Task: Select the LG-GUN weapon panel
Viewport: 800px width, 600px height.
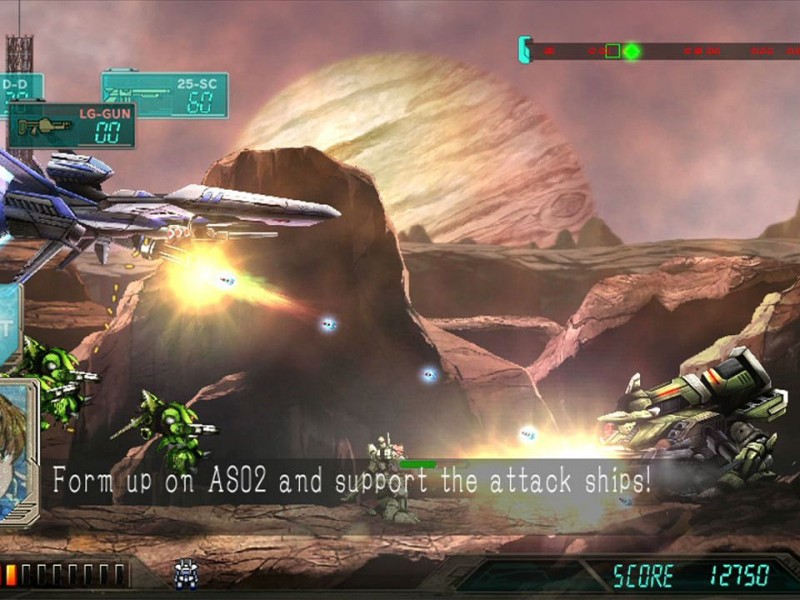Action: (x=72, y=126)
